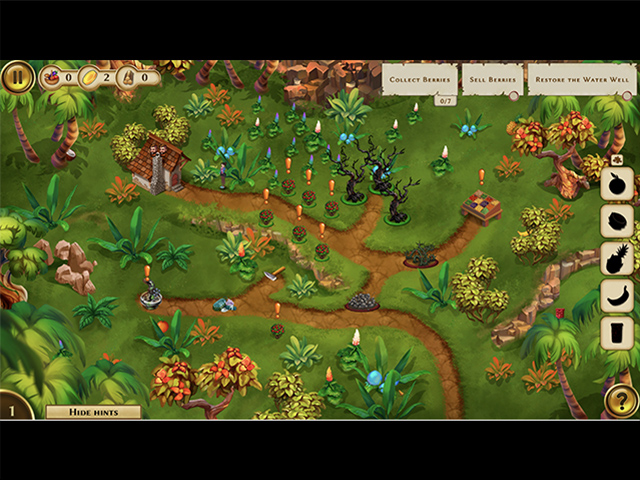Image resolution: width=640 pixels, height=480 pixels.
Task: Pause the game with the round button
Action: click(17, 77)
